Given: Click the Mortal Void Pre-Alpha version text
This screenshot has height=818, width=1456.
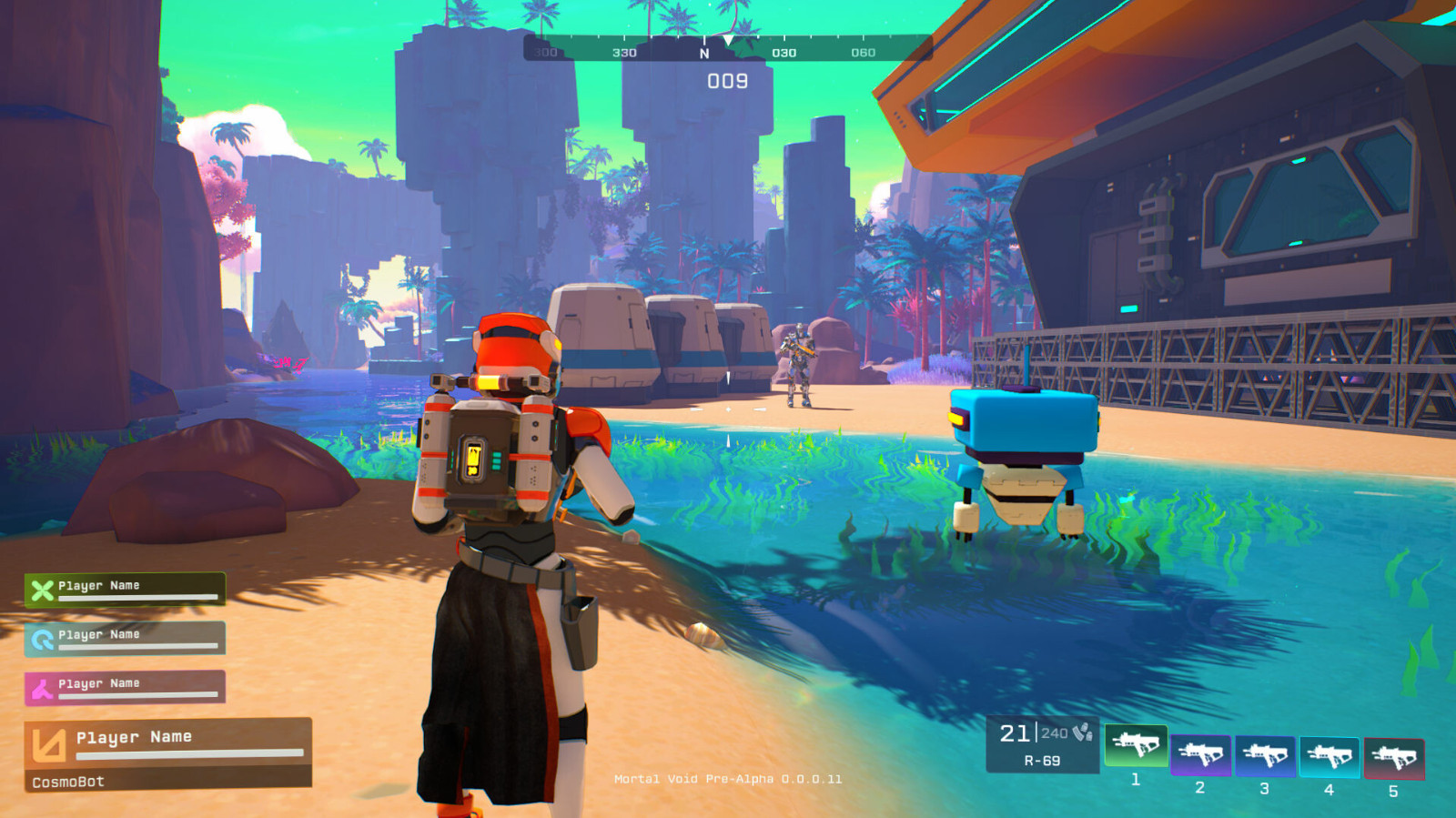Looking at the screenshot, I should click(728, 780).
